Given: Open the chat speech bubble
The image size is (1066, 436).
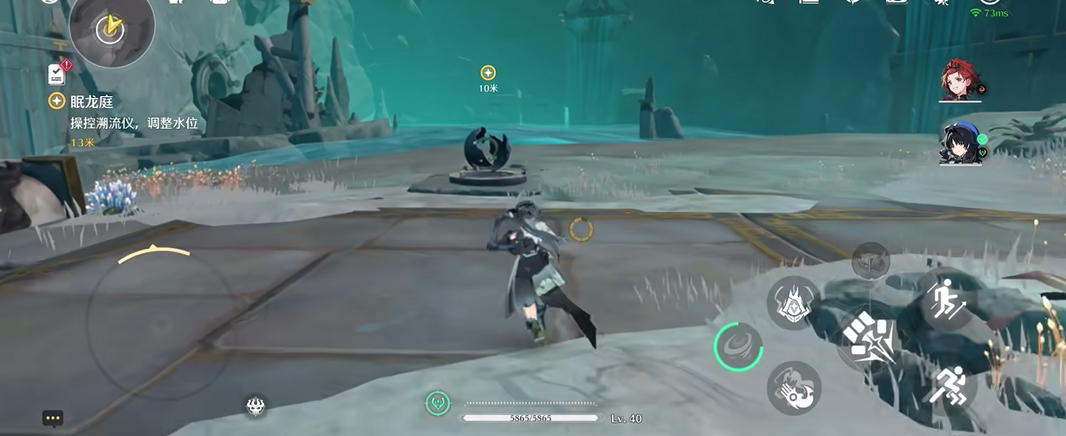Looking at the screenshot, I should [53, 418].
